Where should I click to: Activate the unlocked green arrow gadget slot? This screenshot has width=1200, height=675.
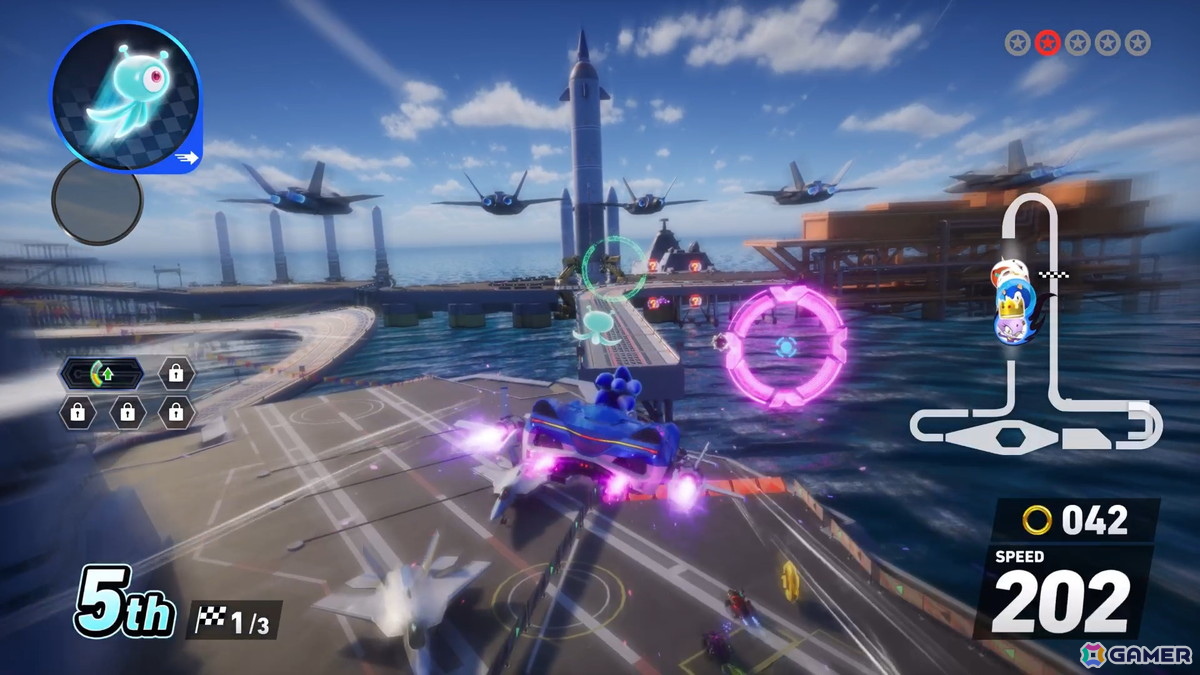(102, 374)
